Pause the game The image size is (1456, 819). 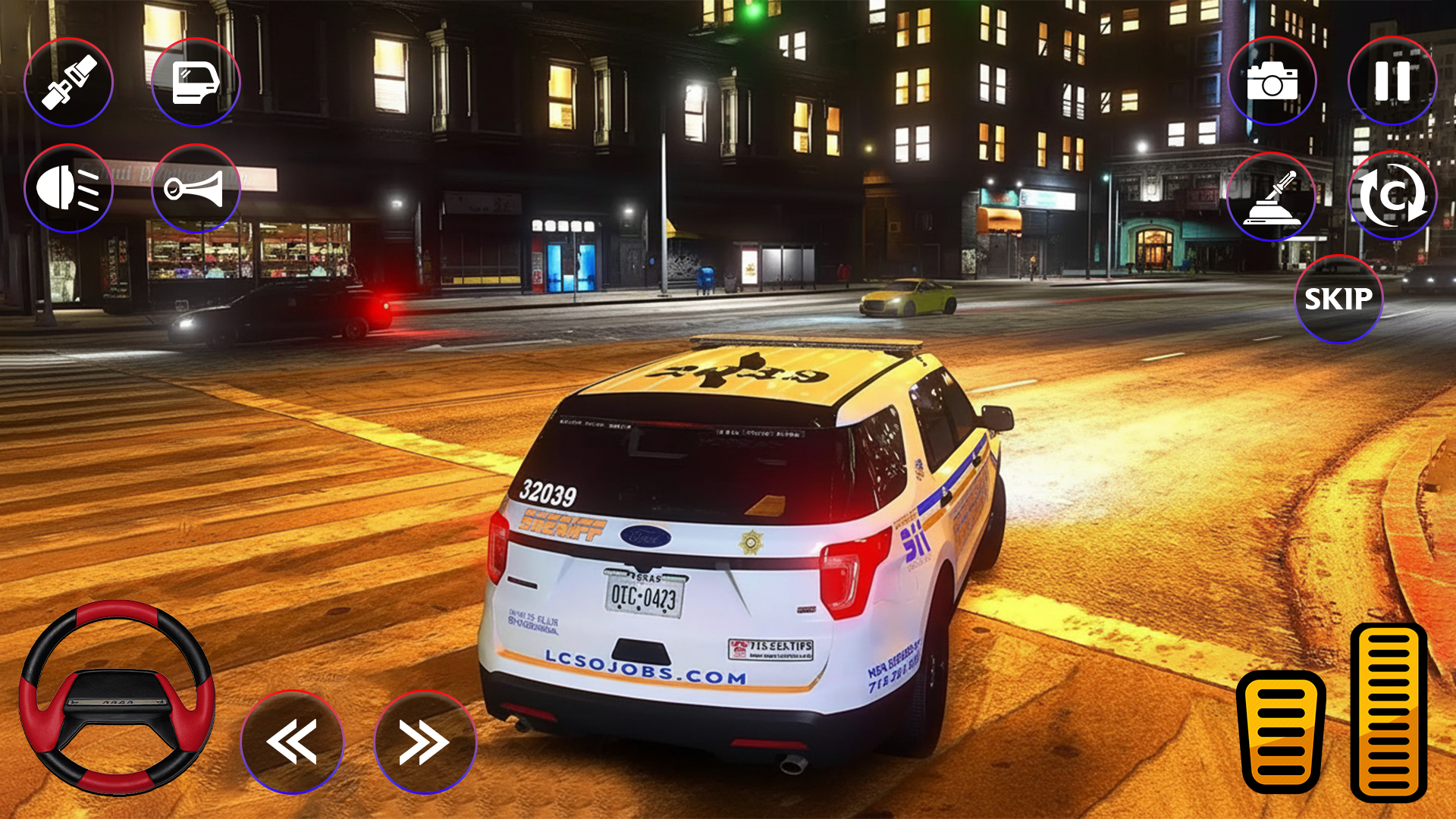click(x=1392, y=82)
